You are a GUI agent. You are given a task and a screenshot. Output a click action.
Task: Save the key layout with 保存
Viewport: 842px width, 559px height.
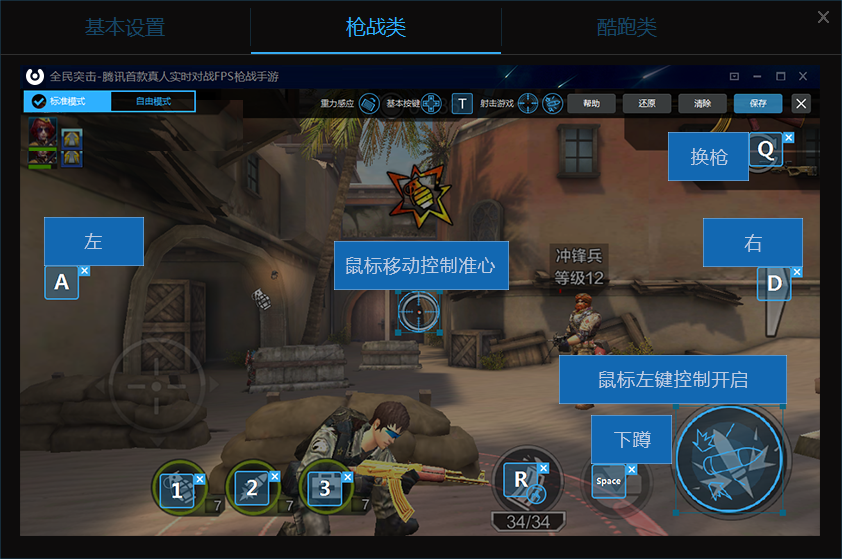pos(758,103)
